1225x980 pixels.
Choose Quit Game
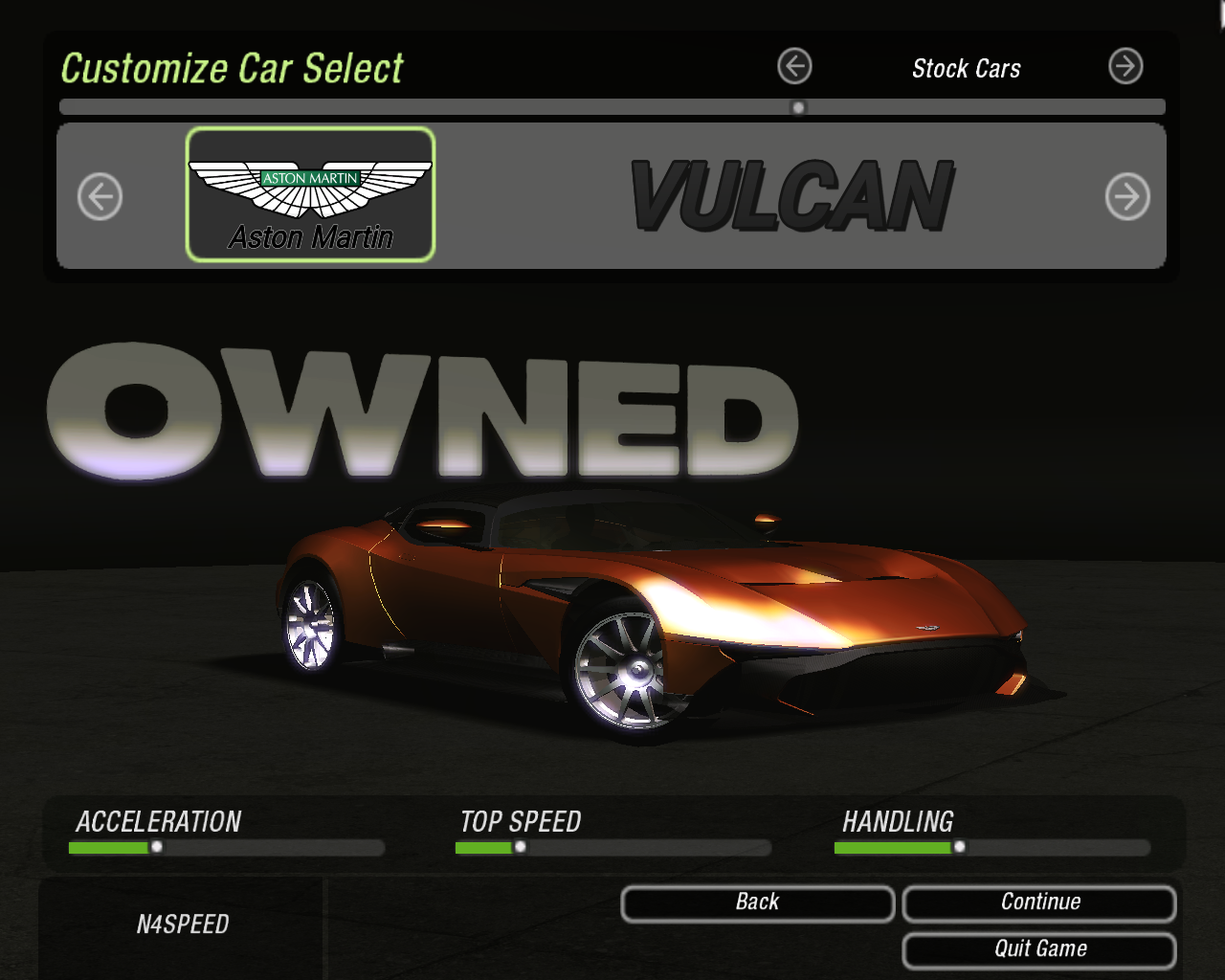coord(1039,949)
